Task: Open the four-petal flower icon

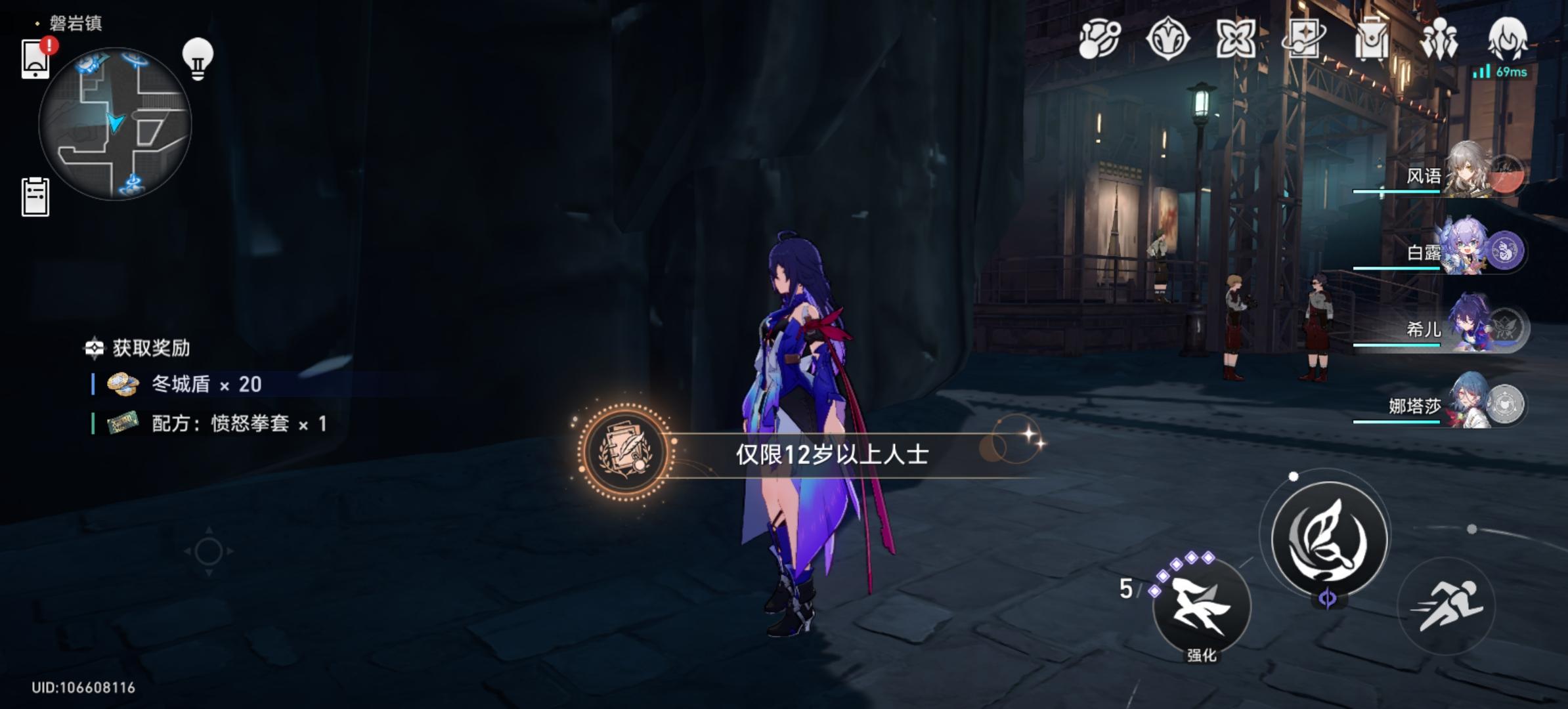Action: (x=1235, y=38)
